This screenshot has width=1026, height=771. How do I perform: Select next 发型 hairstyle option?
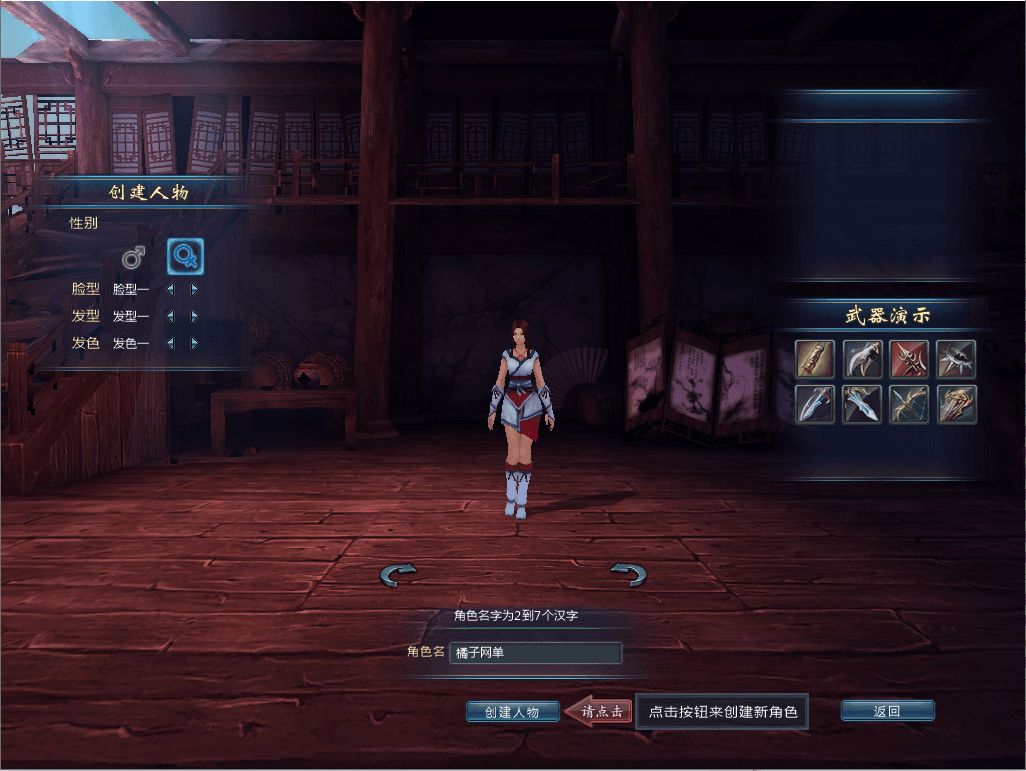tap(194, 317)
